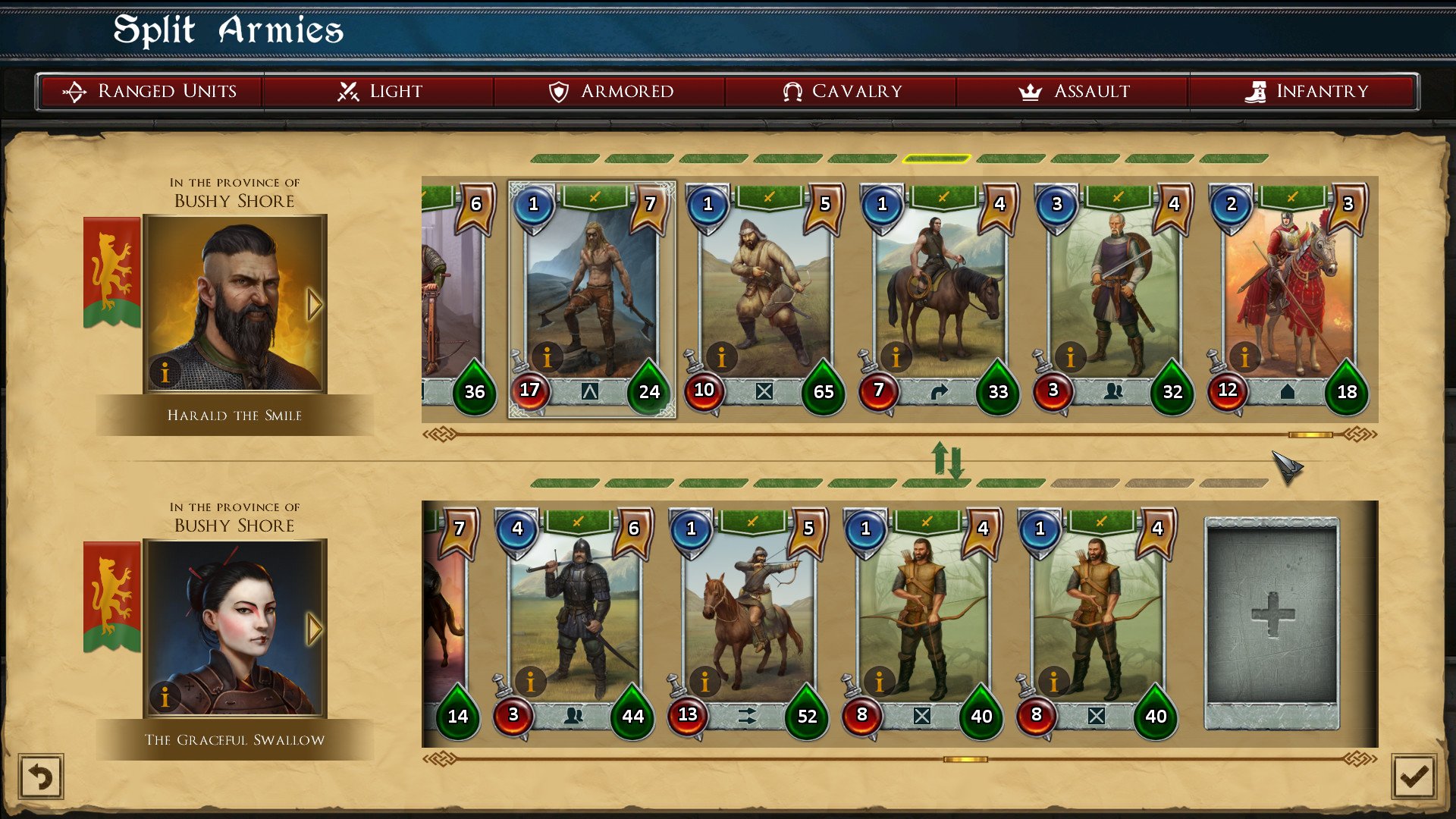This screenshot has width=1456, height=819.
Task: Click the Infantry boot icon on the filter bar
Action: [1257, 90]
